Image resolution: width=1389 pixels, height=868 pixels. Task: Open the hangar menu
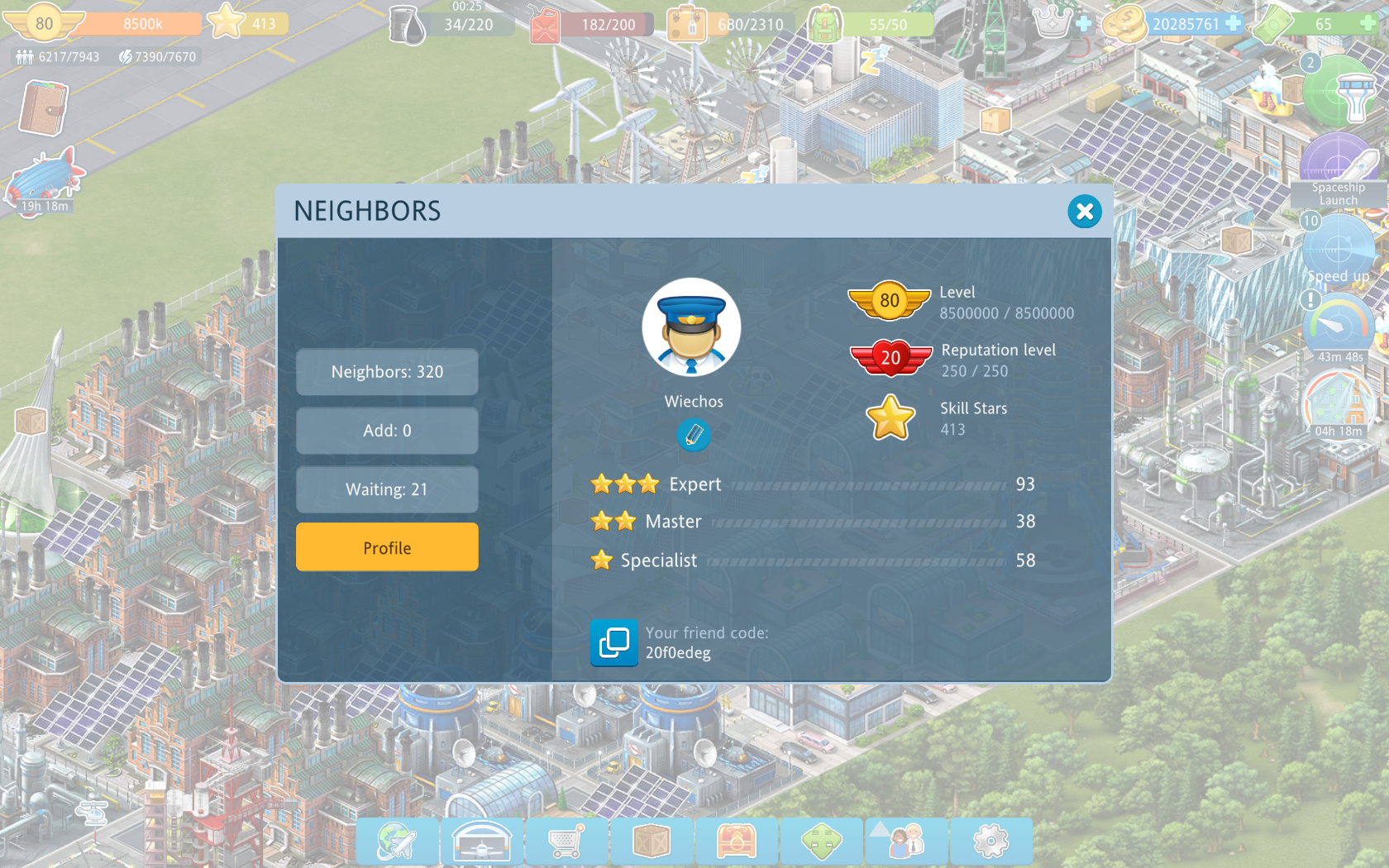click(482, 842)
